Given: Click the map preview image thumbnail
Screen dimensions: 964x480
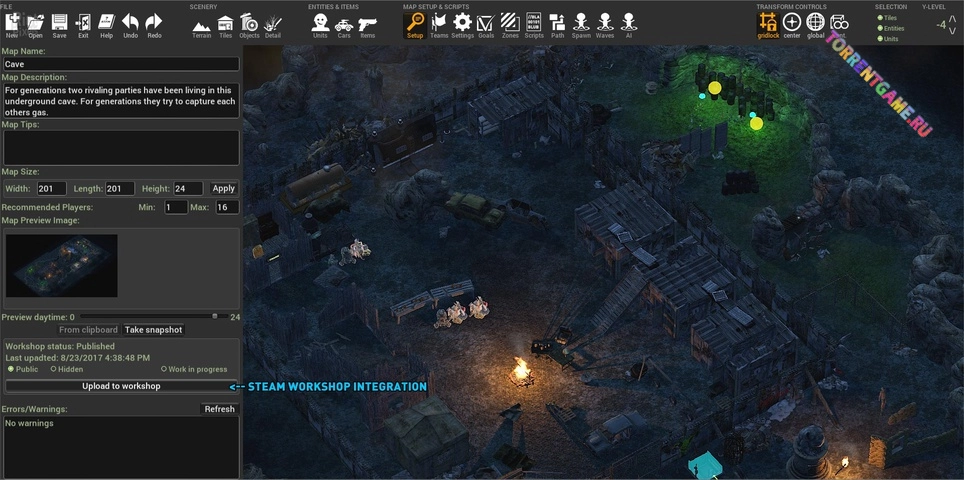Looking at the screenshot, I should tap(61, 266).
